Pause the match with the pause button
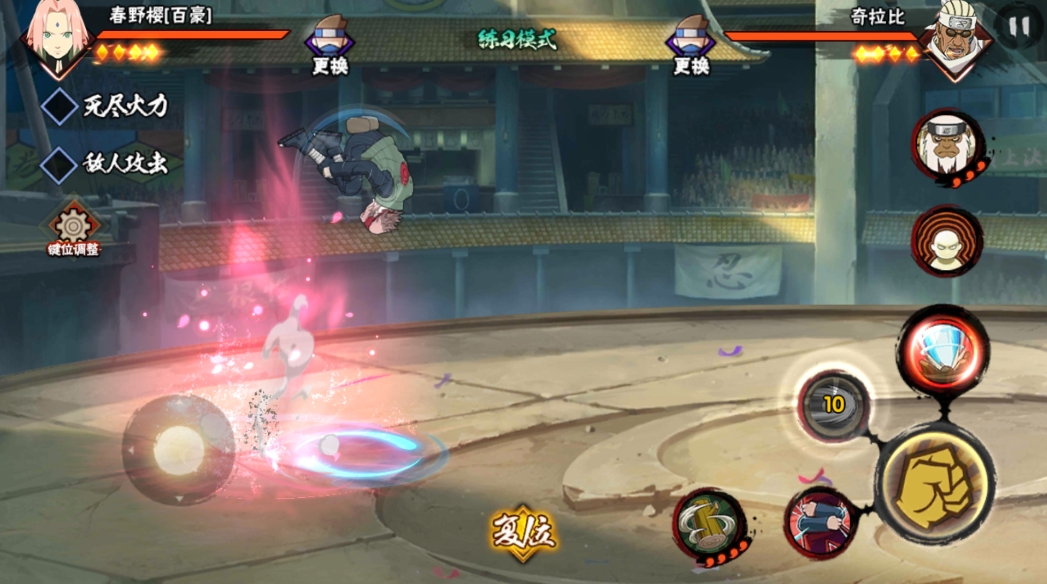The image size is (1047, 584). point(1019,28)
